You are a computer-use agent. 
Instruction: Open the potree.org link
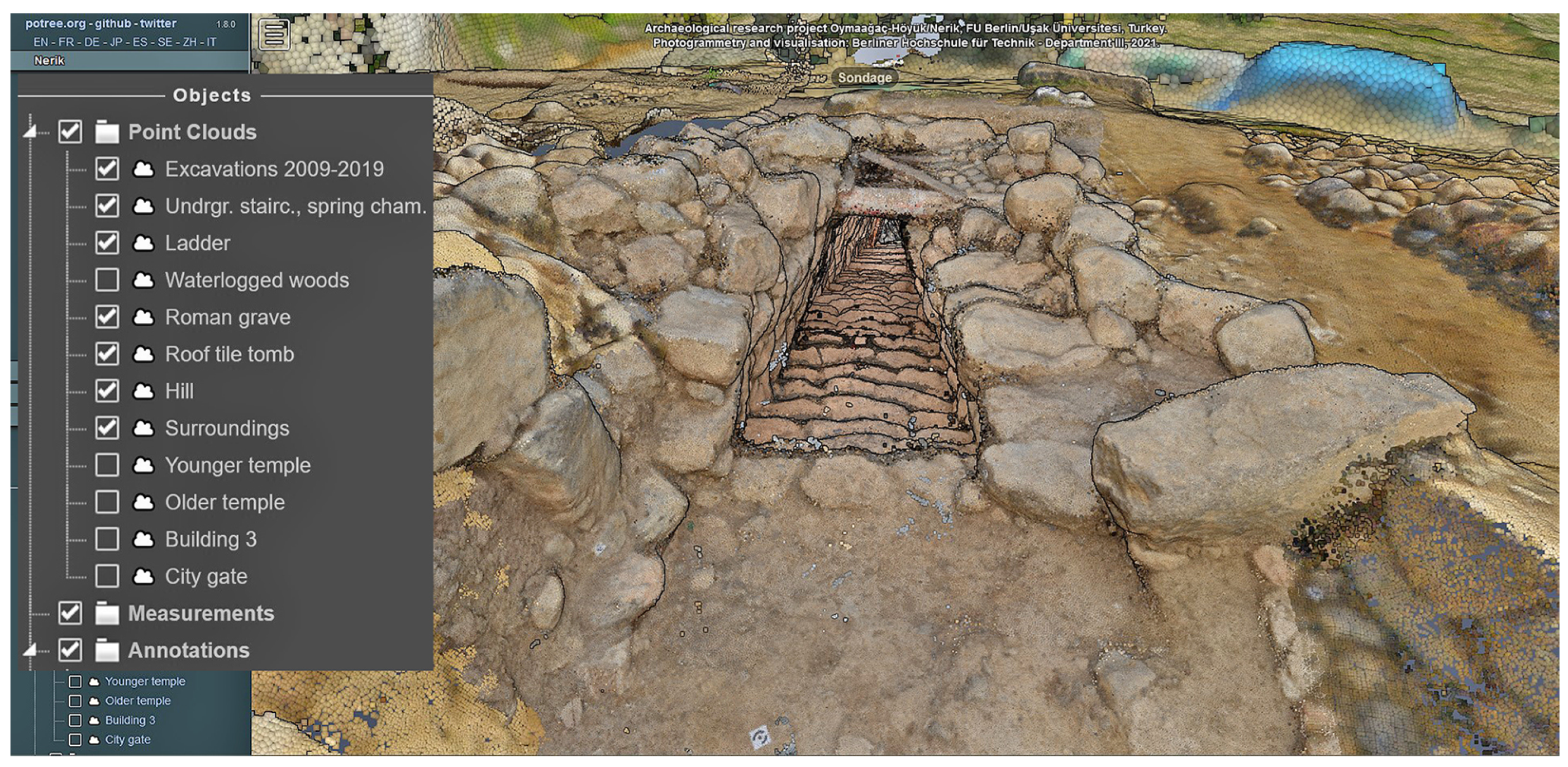click(55, 23)
